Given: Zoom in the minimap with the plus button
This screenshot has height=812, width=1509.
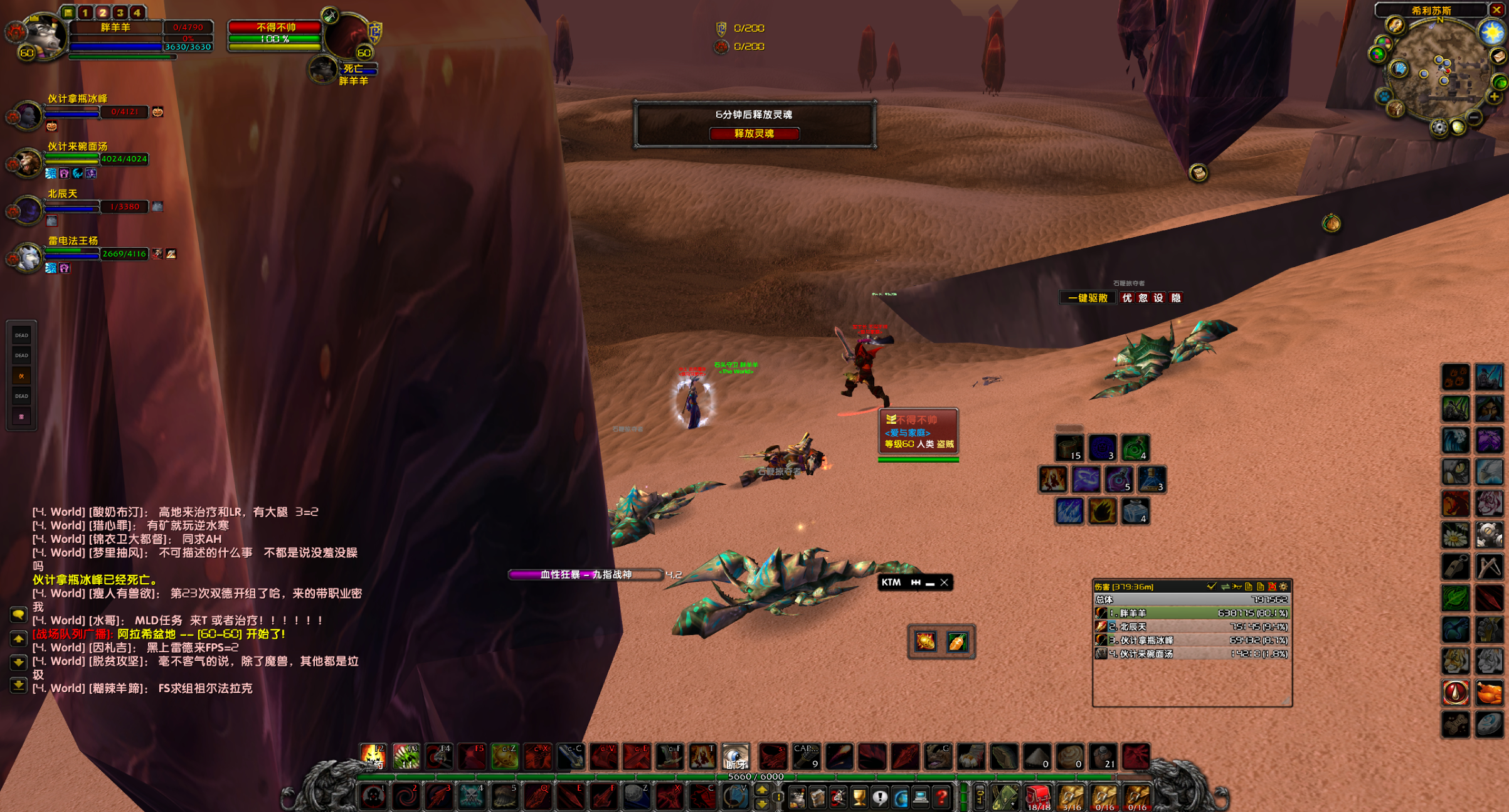Looking at the screenshot, I should point(1495,97).
